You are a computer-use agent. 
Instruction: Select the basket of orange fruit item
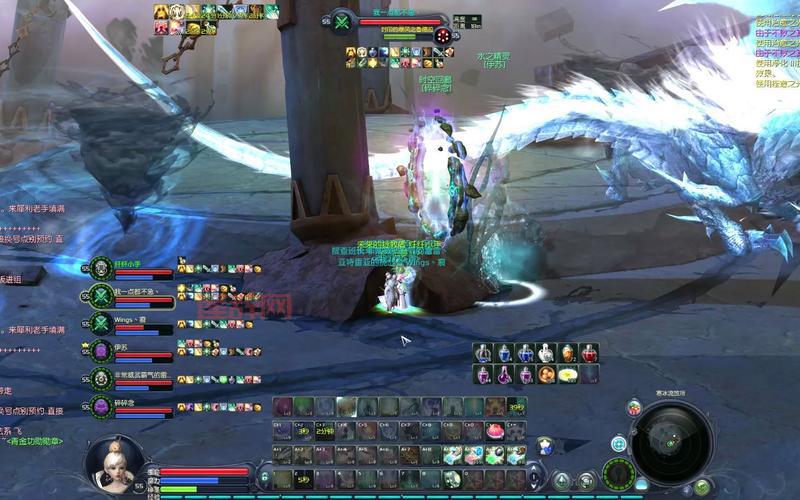click(547, 375)
